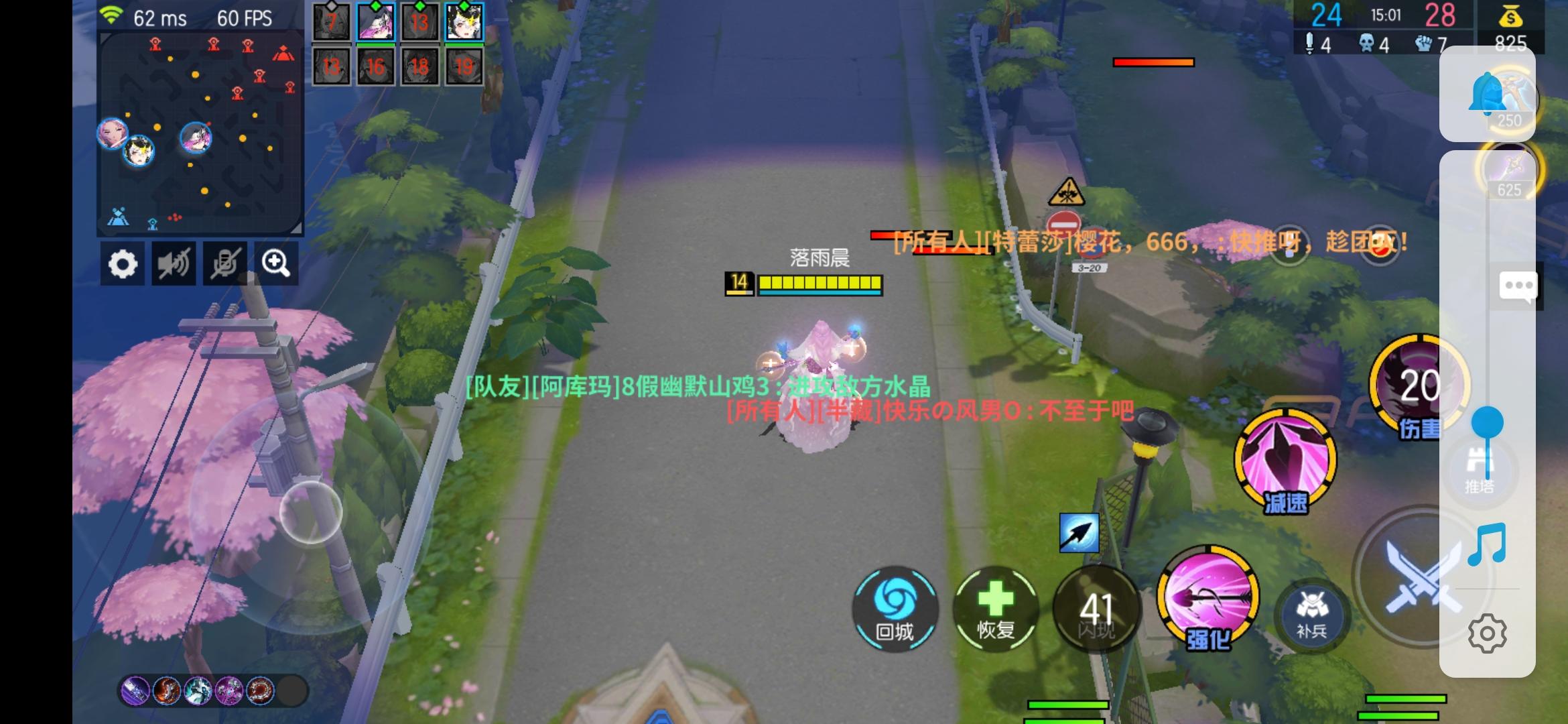Mute game sound with the speaker icon

tap(174, 263)
